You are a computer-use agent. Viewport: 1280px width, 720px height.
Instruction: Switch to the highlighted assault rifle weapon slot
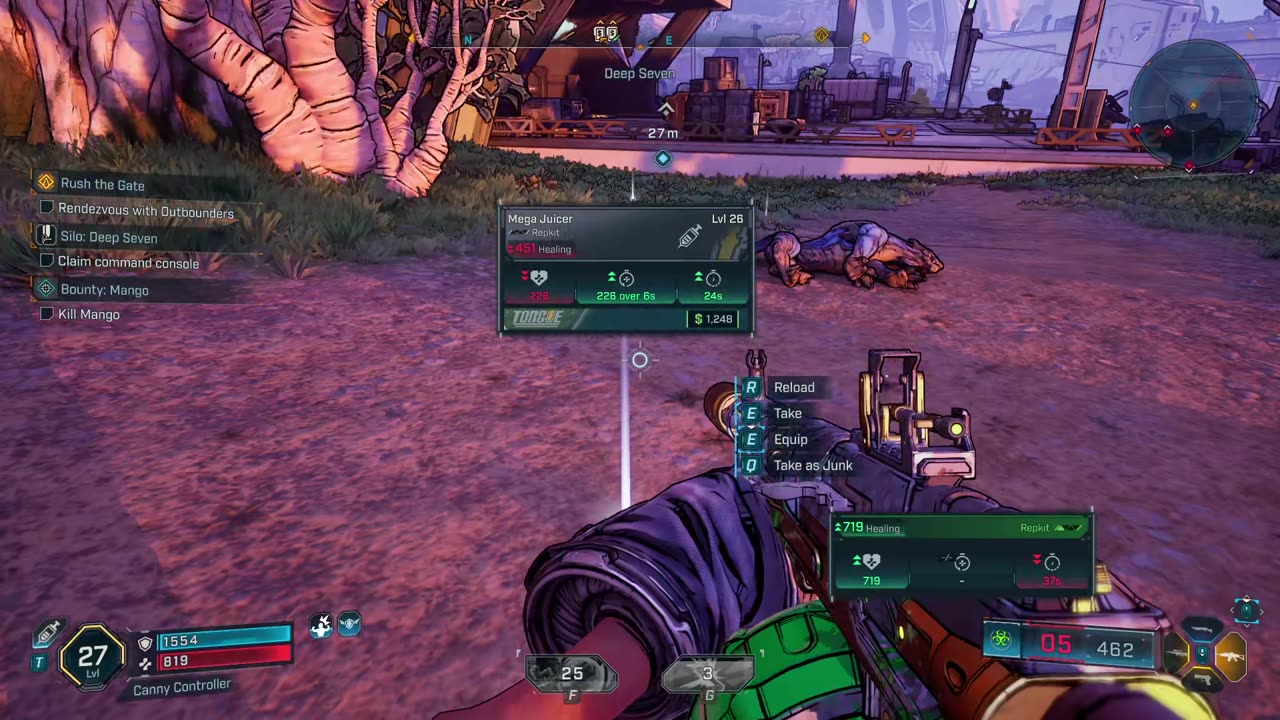coord(1230,656)
